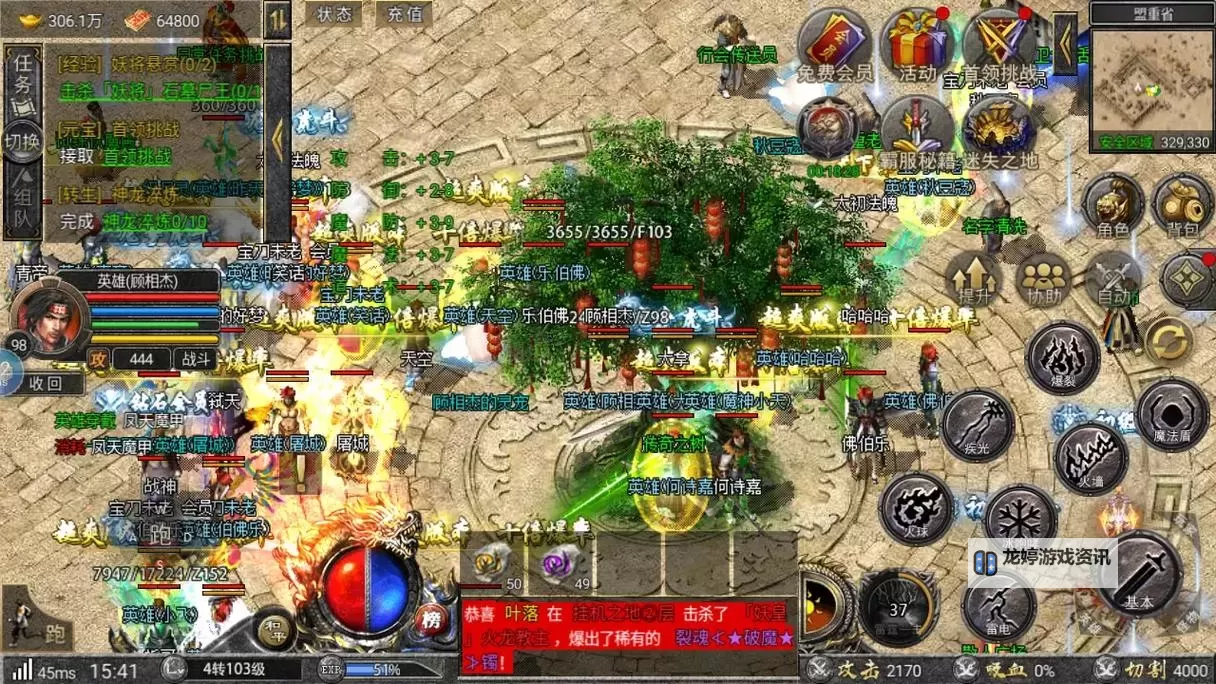Open the 充值 recharge shop
The image size is (1216, 684).
click(x=404, y=14)
